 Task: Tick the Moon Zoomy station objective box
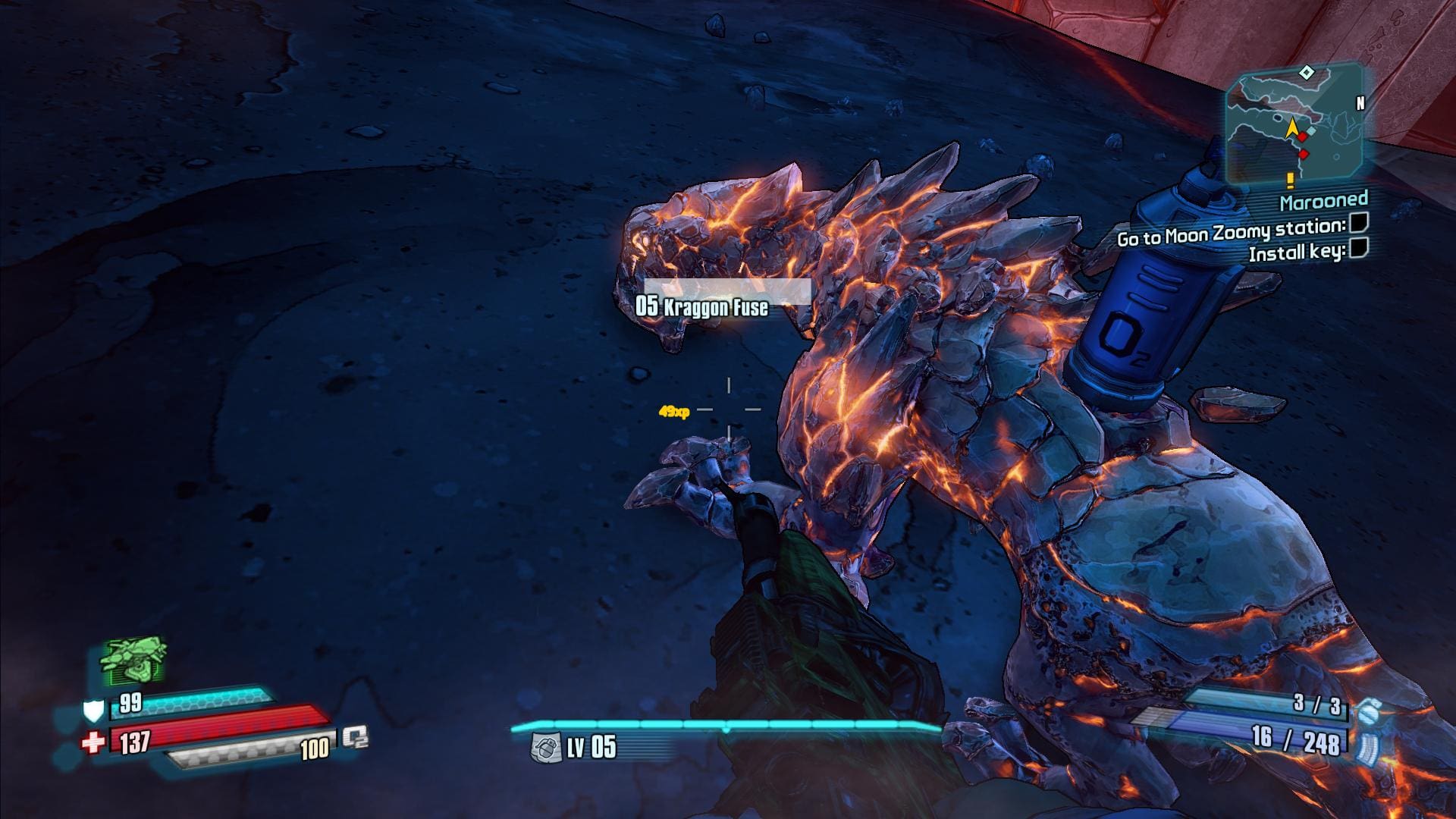[1358, 223]
